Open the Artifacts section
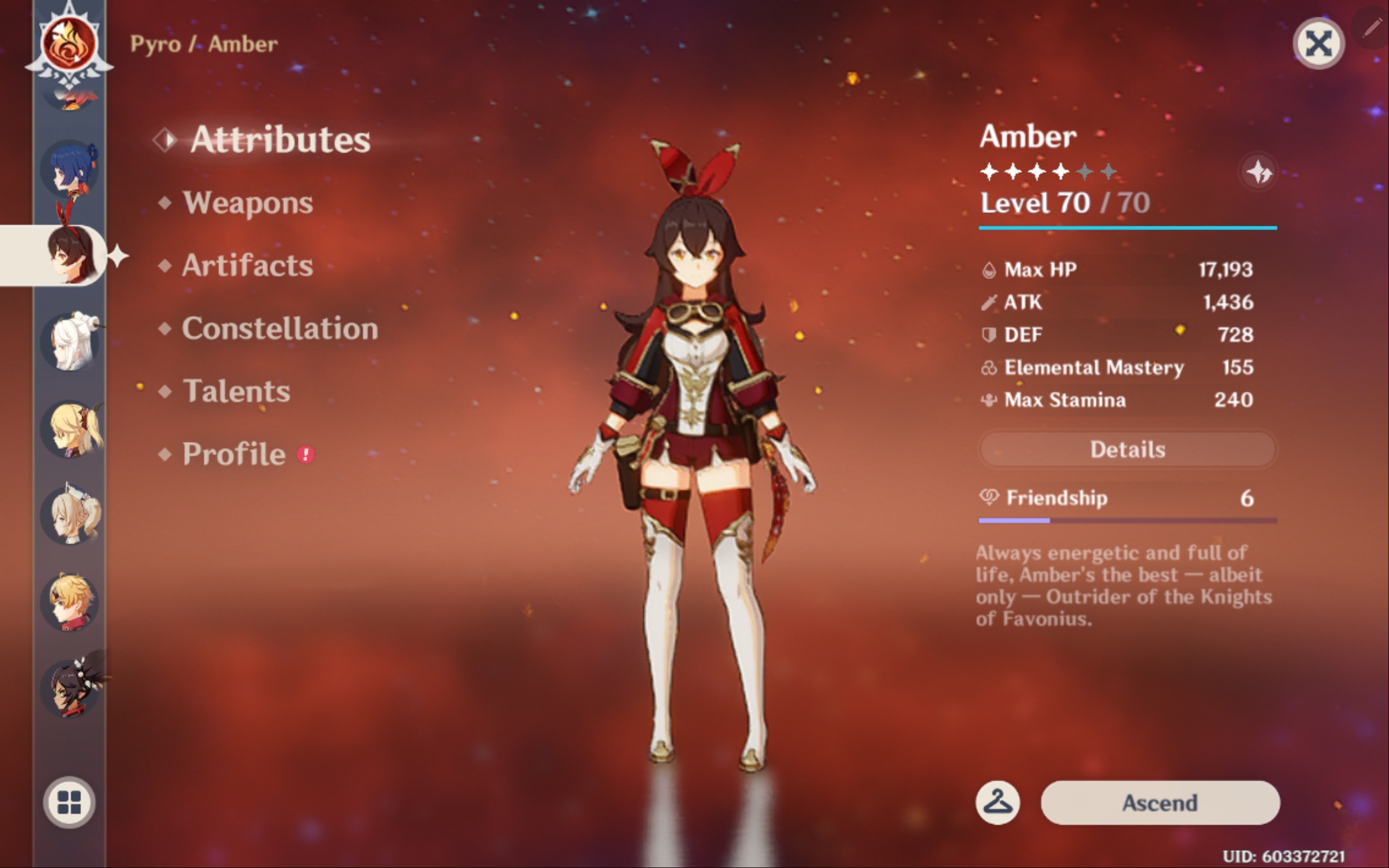 click(x=247, y=265)
